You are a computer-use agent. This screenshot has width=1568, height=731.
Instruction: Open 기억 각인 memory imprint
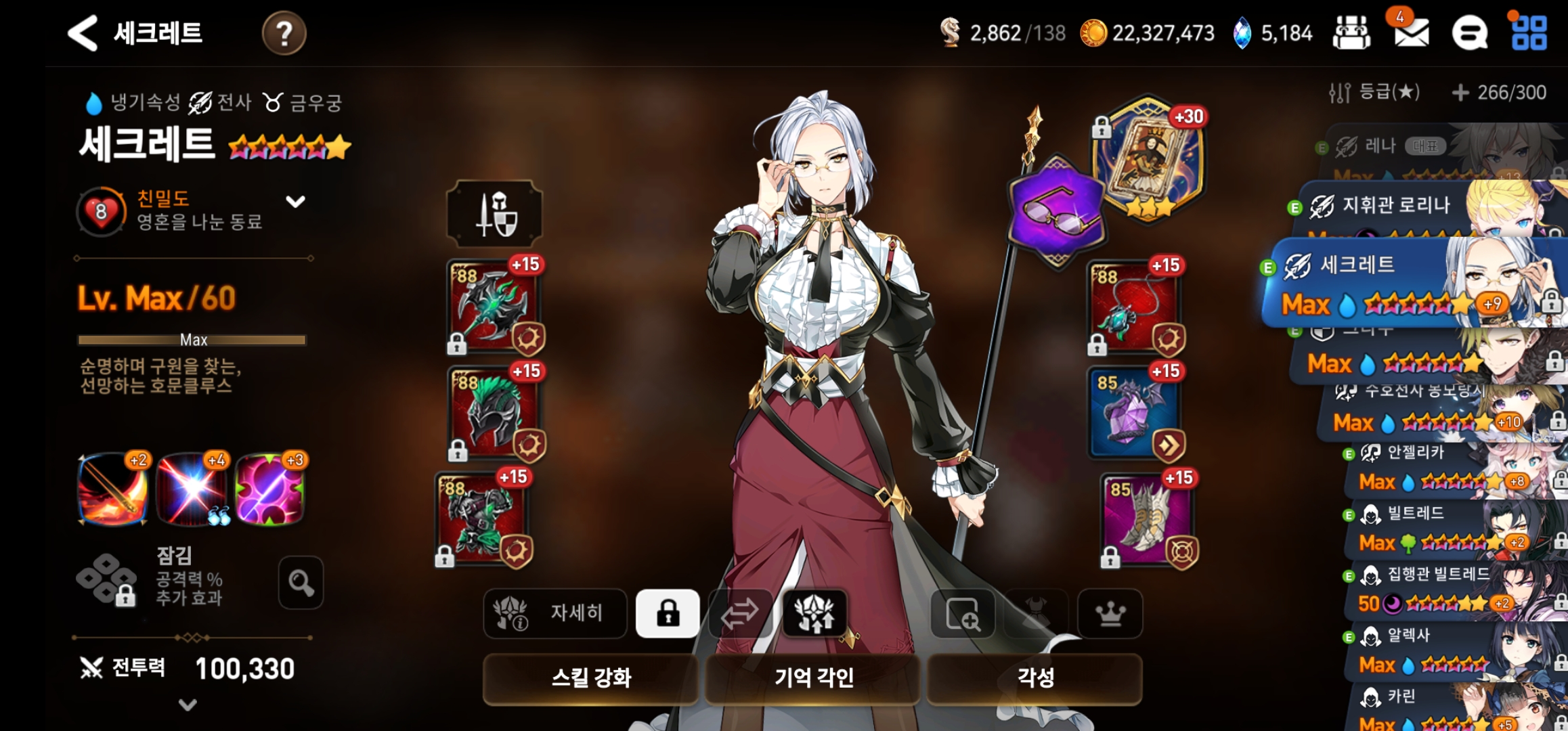pos(813,678)
